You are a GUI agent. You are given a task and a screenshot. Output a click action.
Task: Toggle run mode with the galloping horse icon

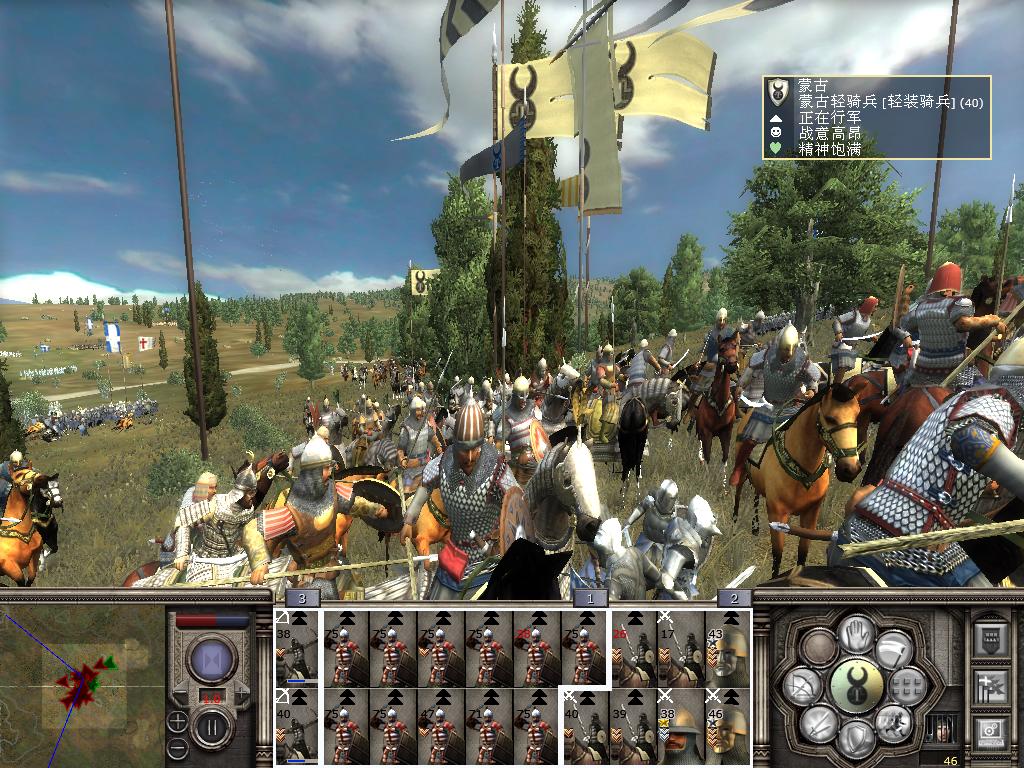[x=891, y=722]
